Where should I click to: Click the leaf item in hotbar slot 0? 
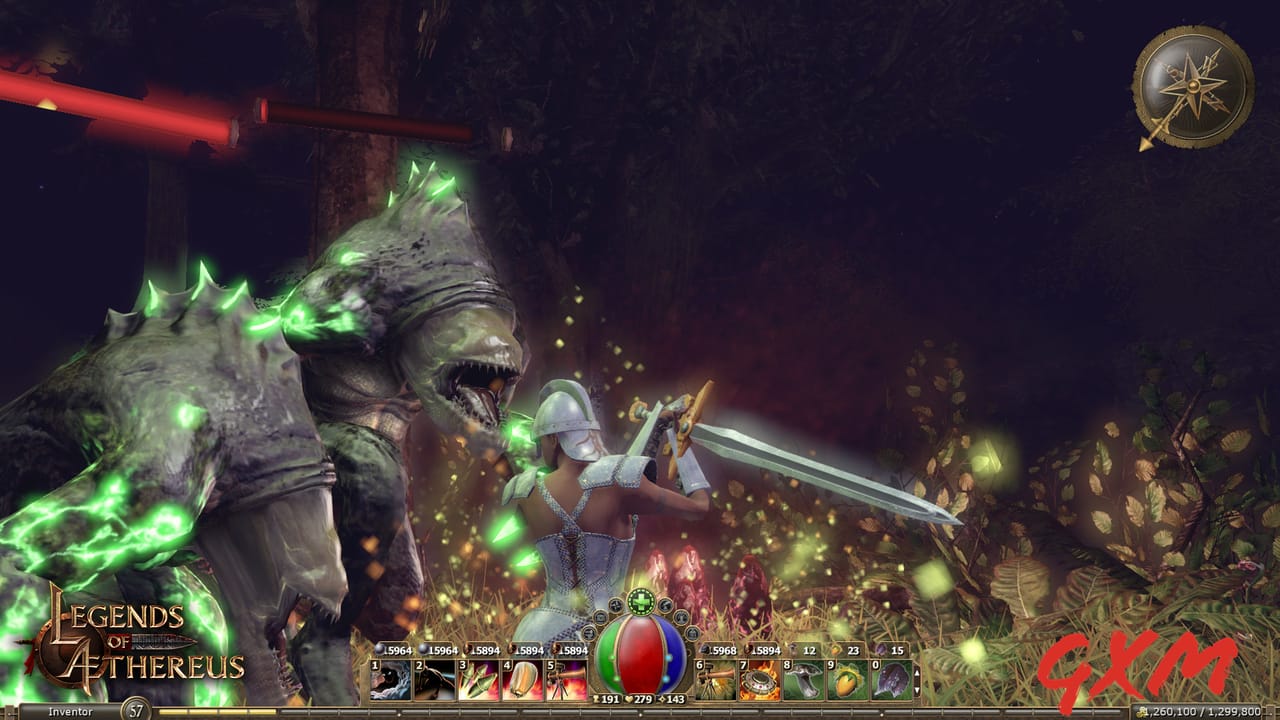892,679
